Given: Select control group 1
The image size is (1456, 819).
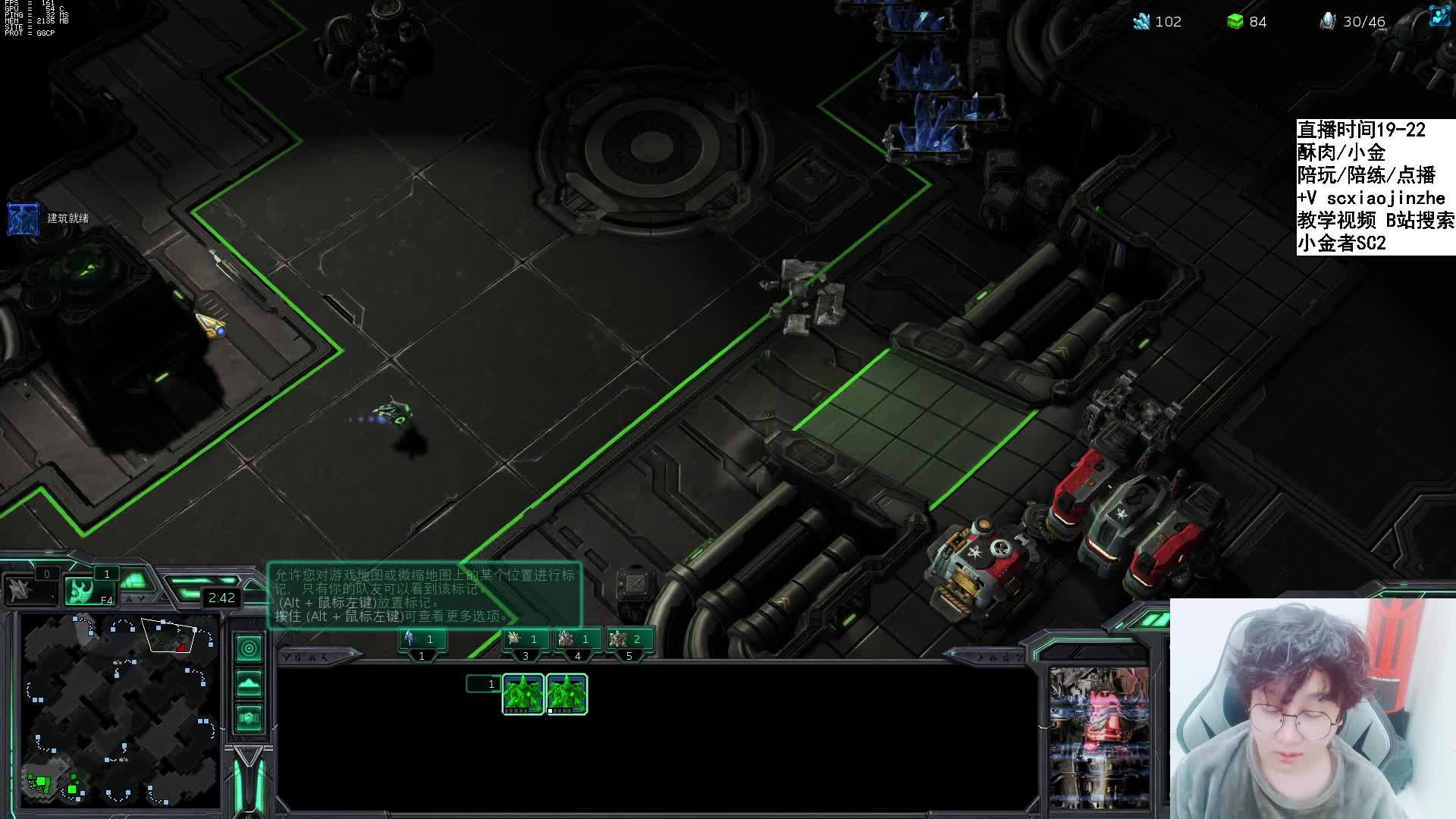Looking at the screenshot, I should [x=422, y=640].
